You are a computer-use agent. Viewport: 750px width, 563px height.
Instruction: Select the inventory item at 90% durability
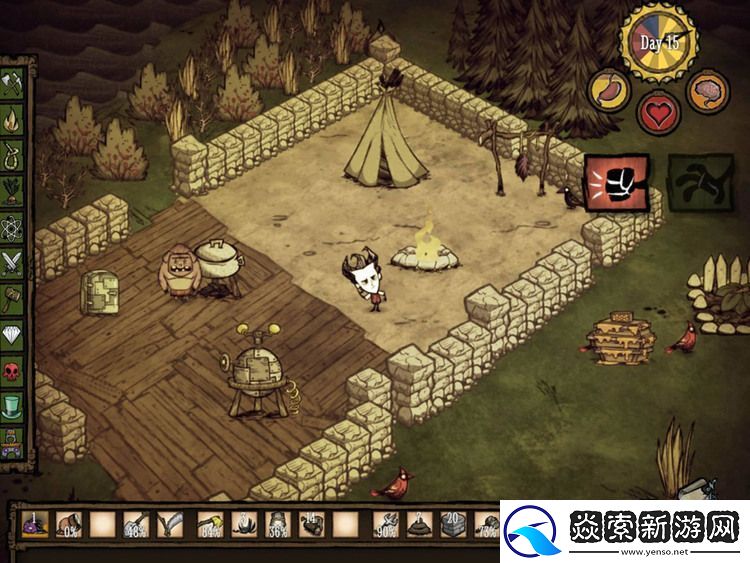[x=385, y=524]
